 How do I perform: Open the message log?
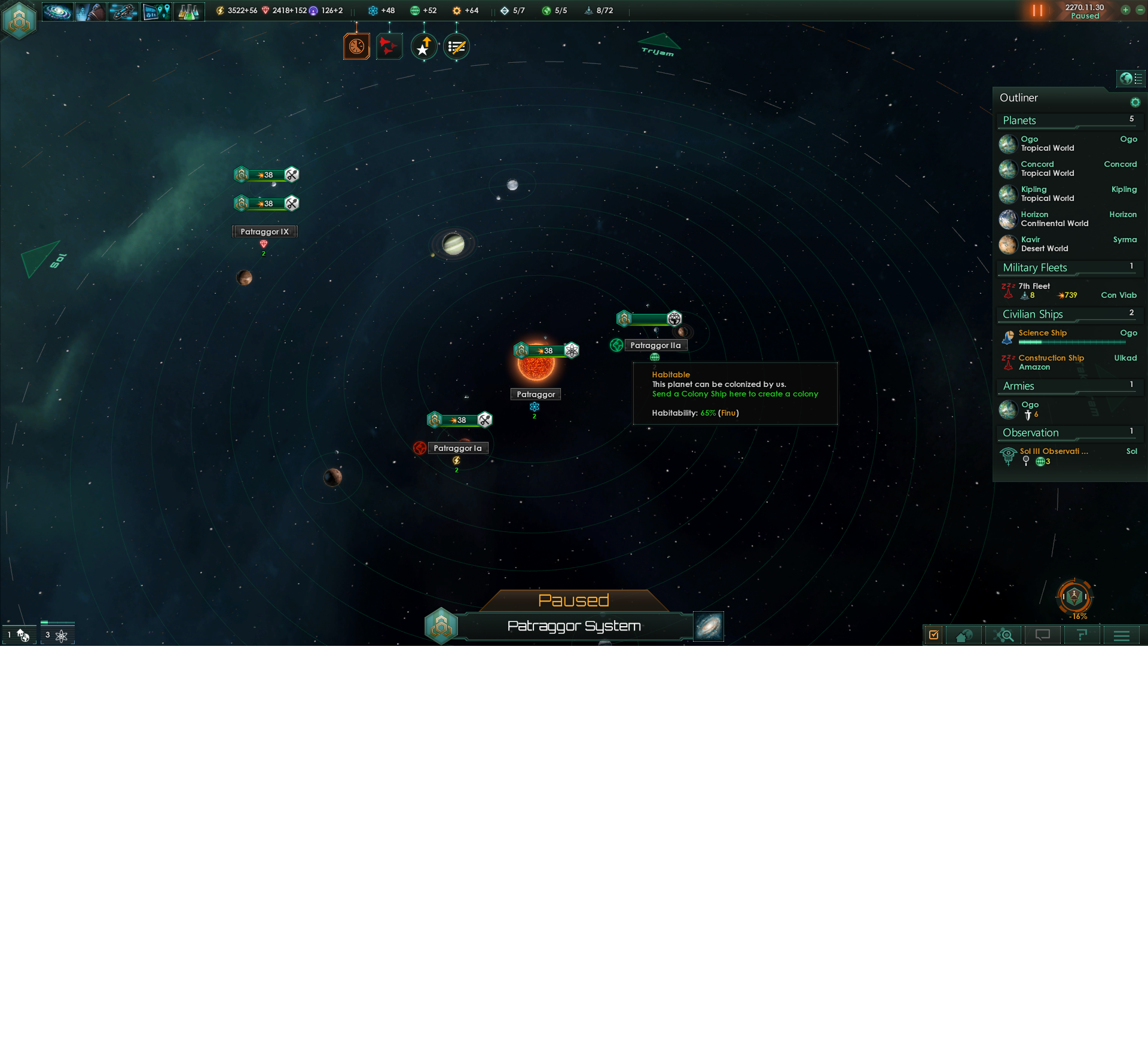tap(1042, 635)
